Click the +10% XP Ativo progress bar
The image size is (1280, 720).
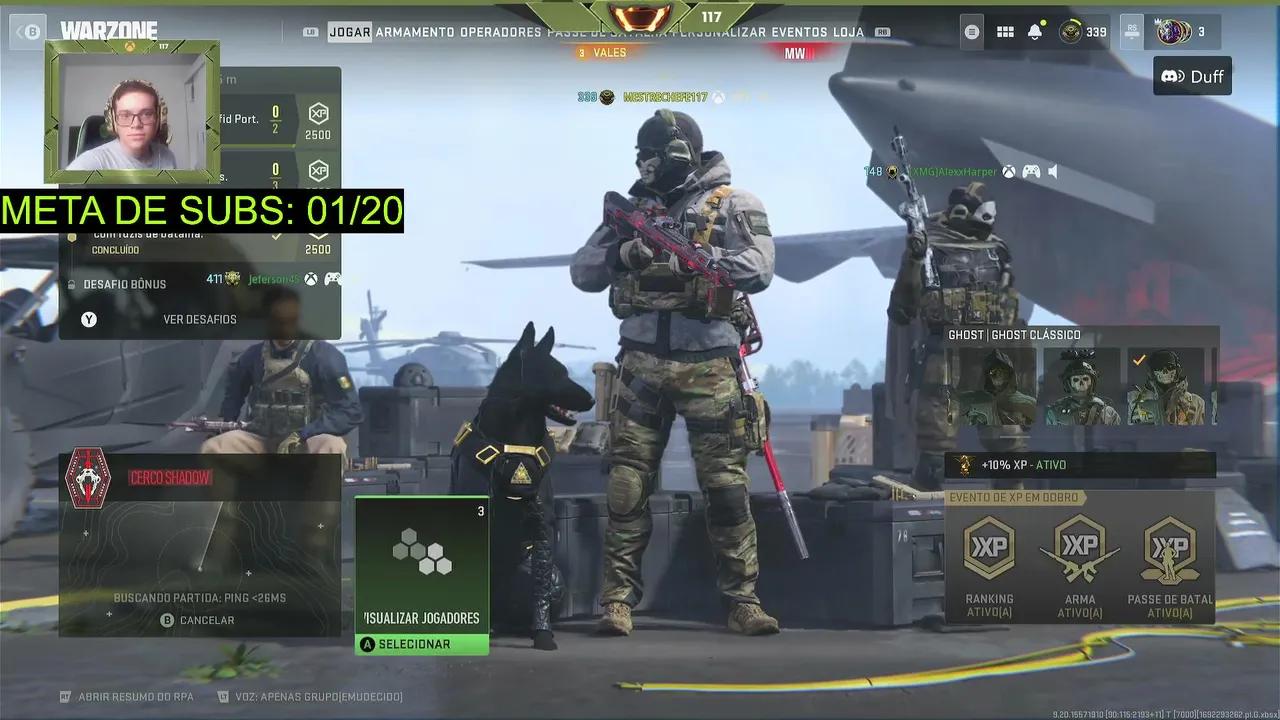1080,464
